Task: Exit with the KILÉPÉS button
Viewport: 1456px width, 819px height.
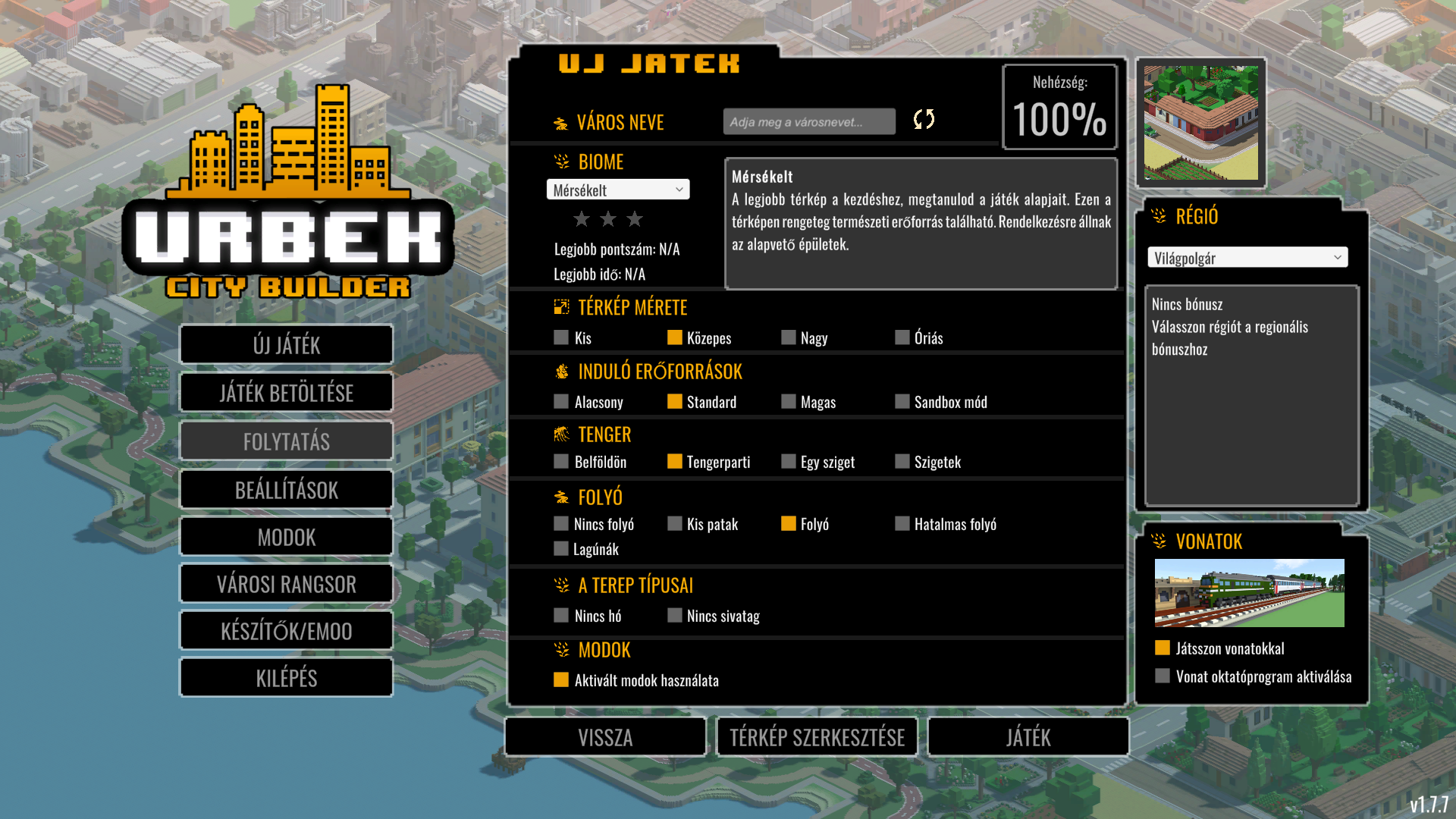Action: click(286, 678)
